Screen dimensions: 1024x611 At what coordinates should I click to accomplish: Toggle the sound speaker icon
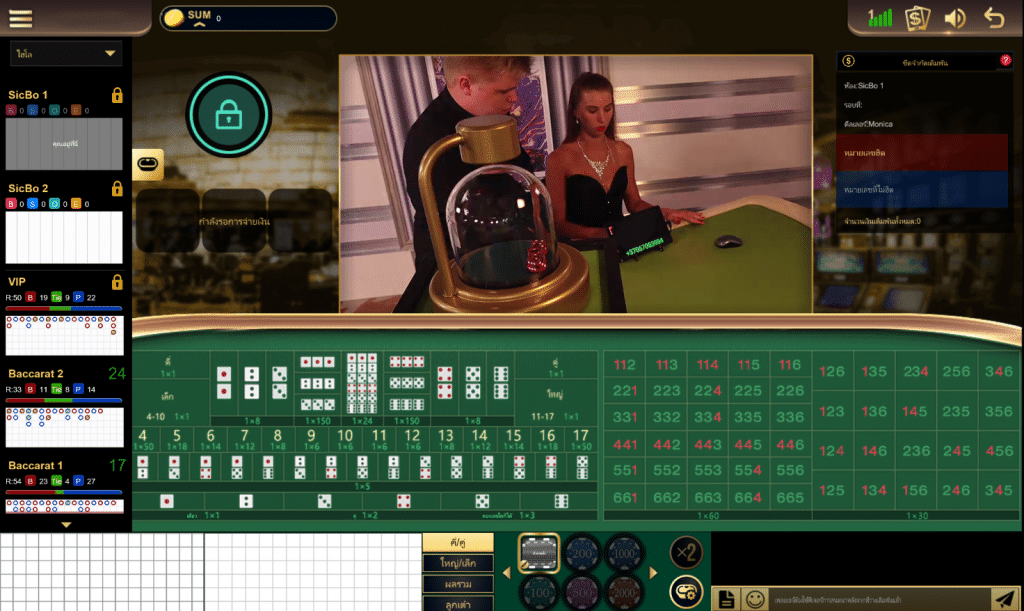955,18
